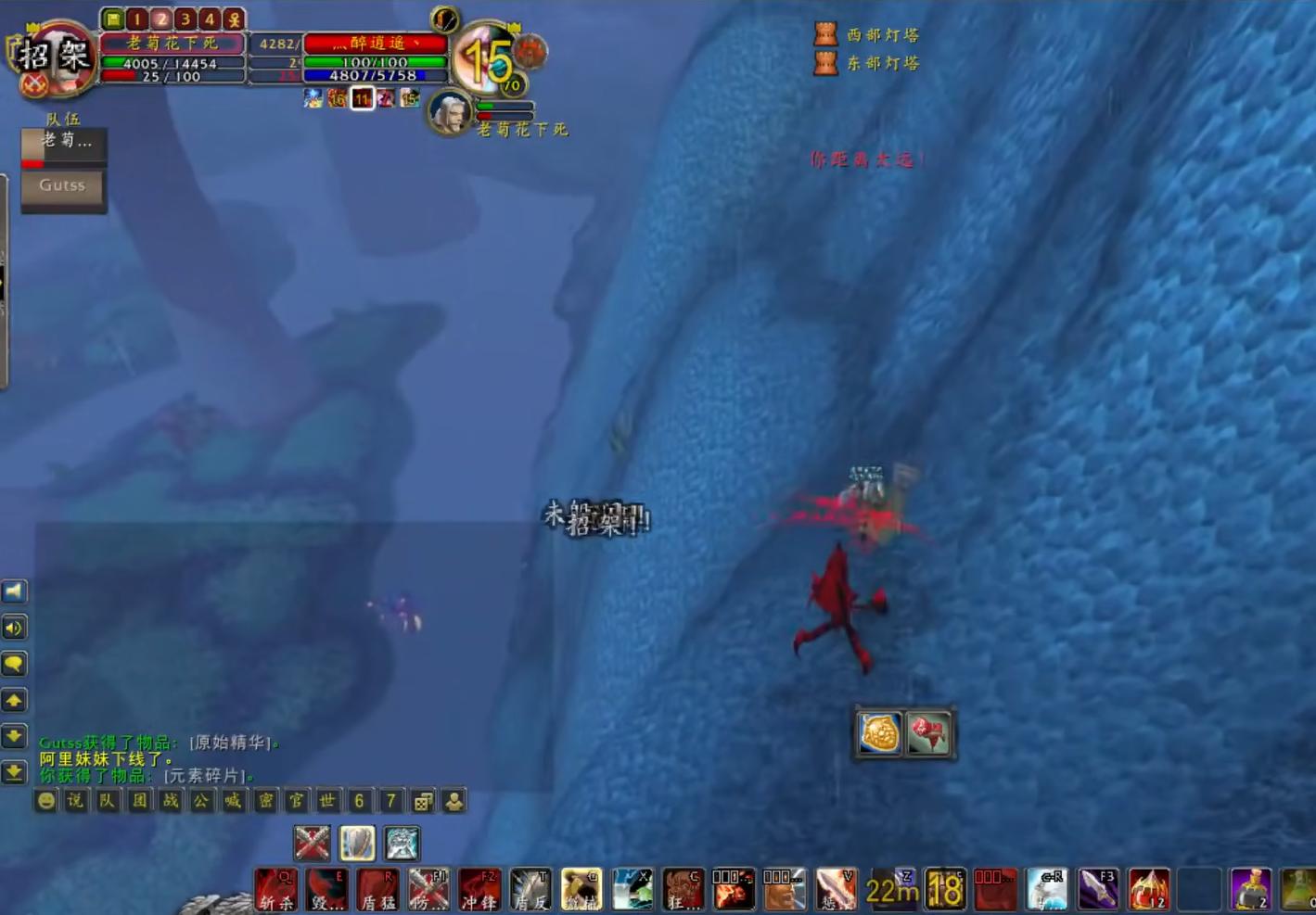
Task: Cast Charge (冲锋) from the action bar
Action: click(x=478, y=890)
